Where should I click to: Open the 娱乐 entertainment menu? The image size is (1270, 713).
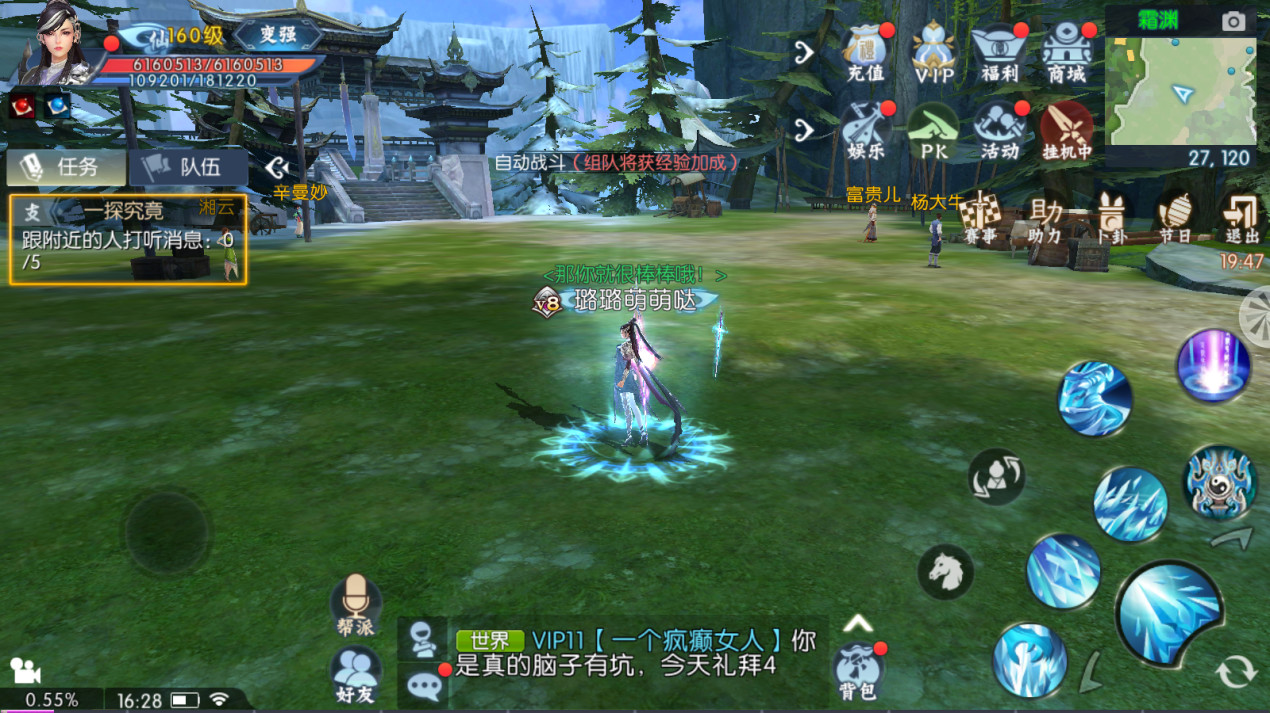(x=866, y=131)
